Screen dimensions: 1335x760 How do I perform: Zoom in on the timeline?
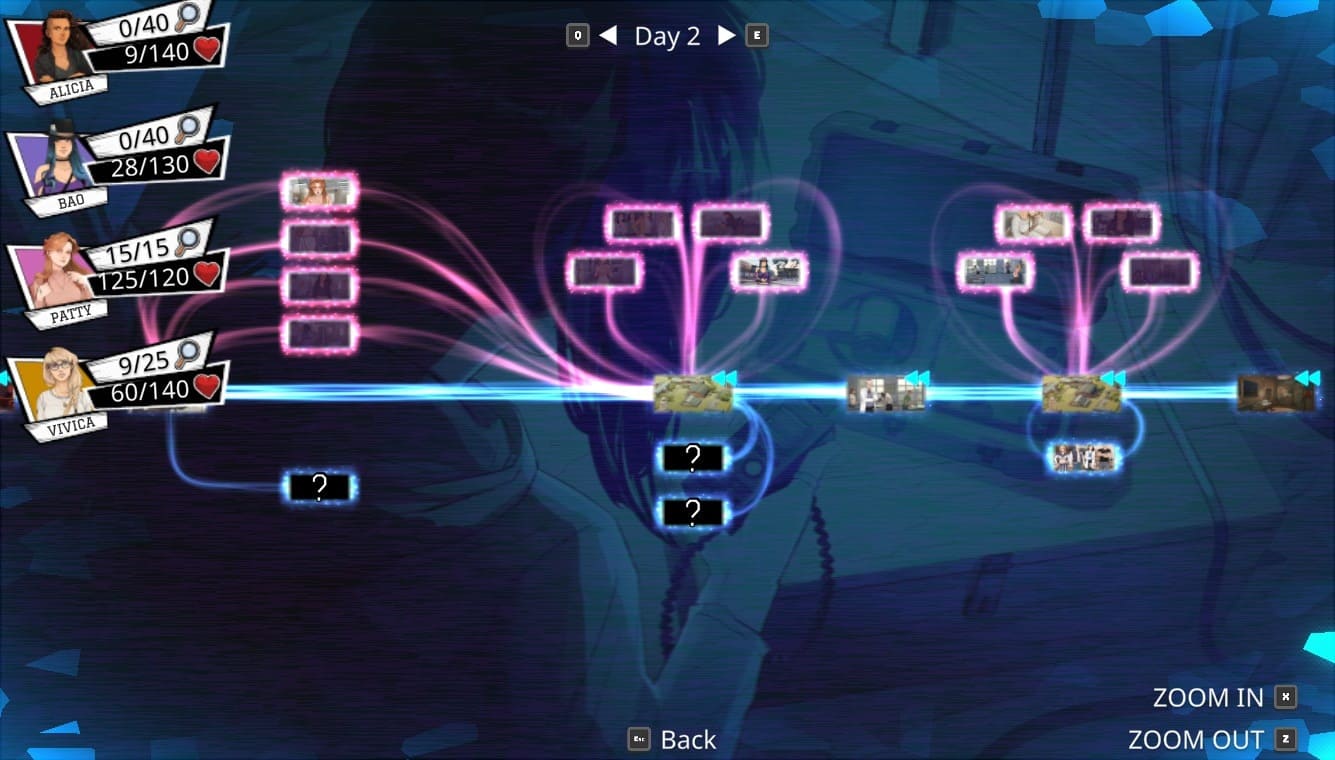(1208, 698)
